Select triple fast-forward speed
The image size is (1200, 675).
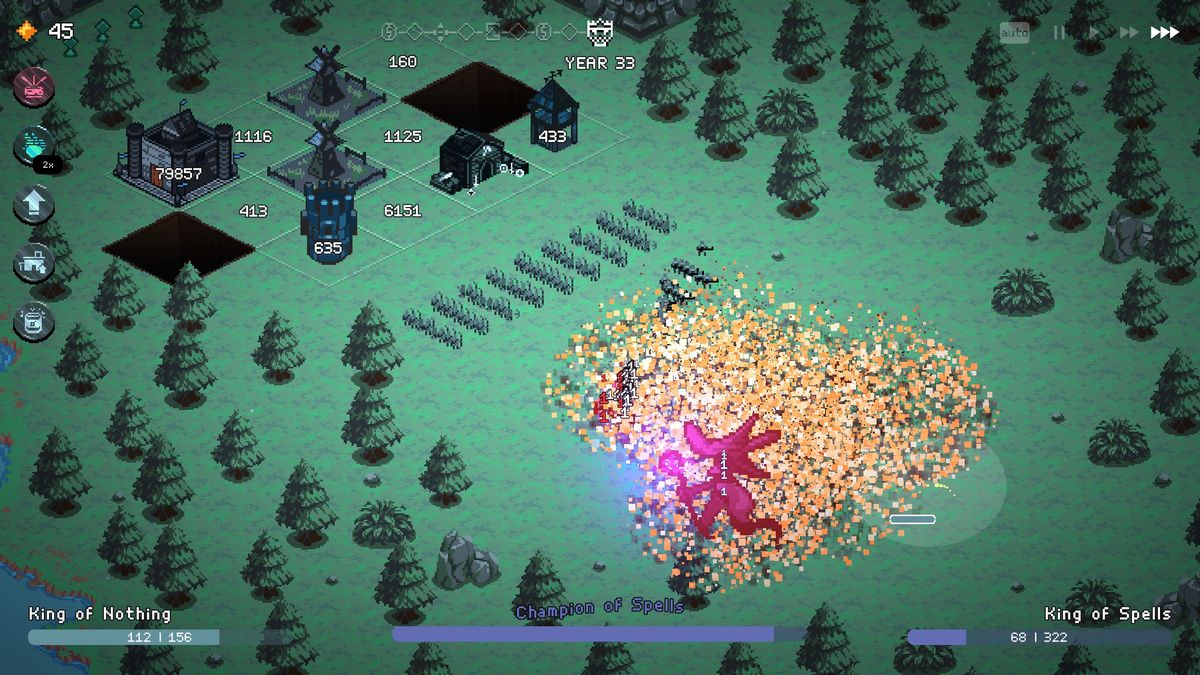click(1165, 33)
